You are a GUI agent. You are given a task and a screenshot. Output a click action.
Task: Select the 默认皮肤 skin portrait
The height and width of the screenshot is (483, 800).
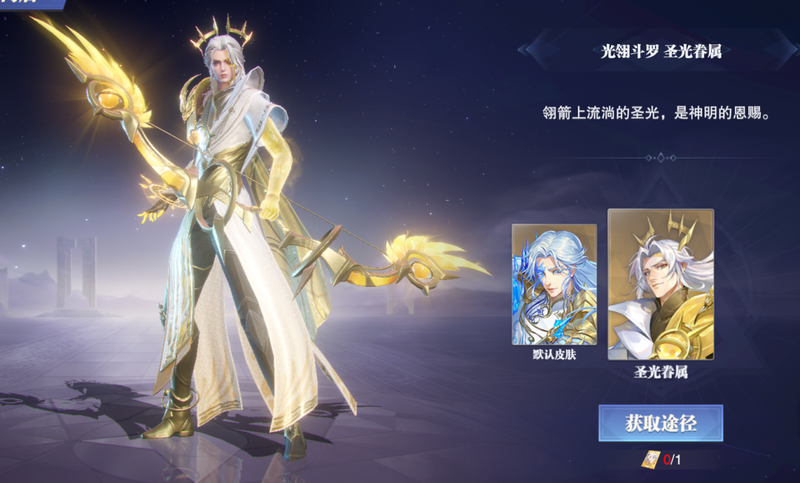554,284
